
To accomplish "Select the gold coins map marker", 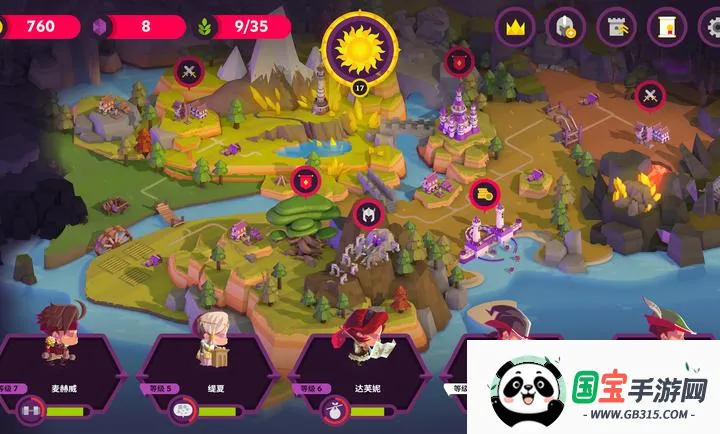I will pyautogui.click(x=483, y=193).
